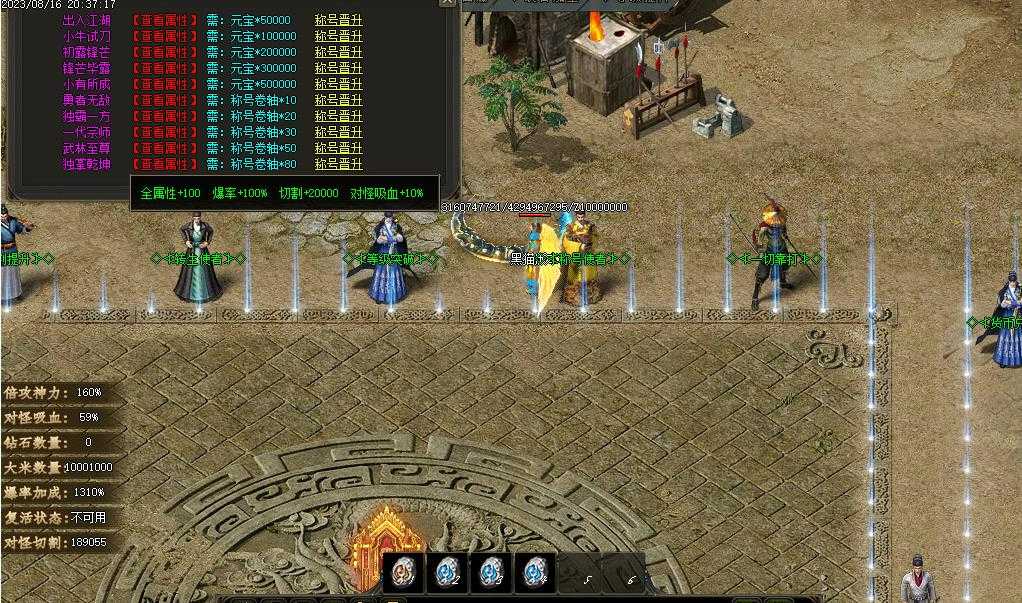Activate 称号晋升 for 武林至尊
This screenshot has width=1022, height=603.
point(338,148)
